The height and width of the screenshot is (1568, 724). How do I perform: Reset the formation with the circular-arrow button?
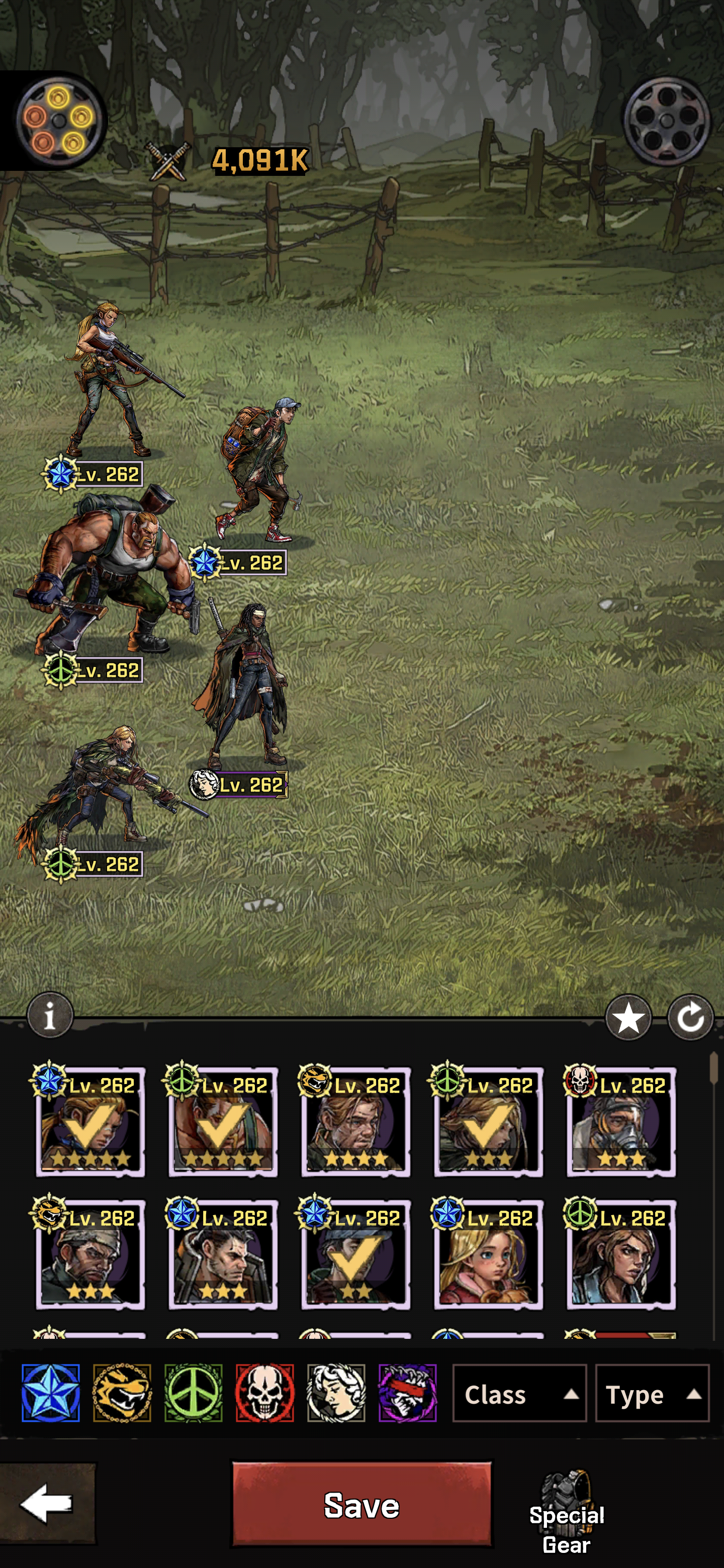point(690,1018)
